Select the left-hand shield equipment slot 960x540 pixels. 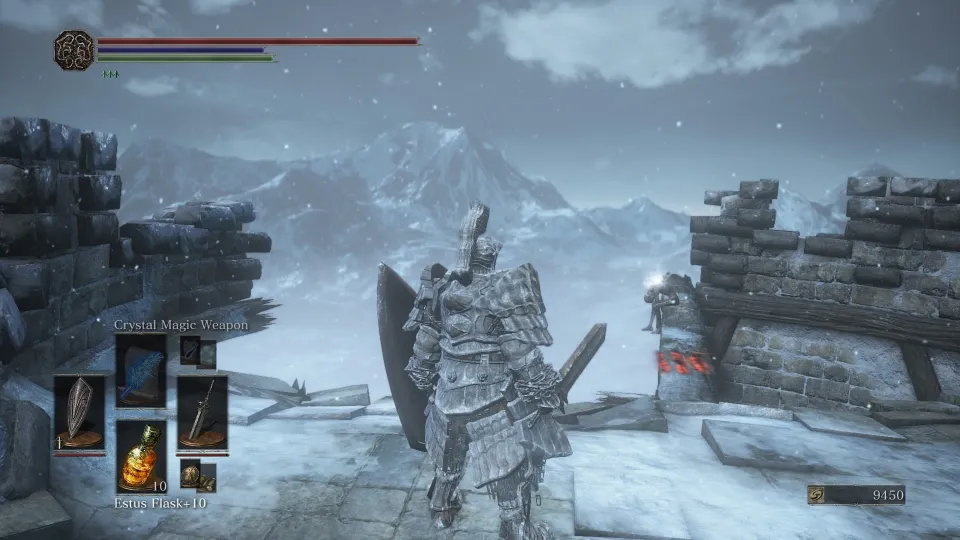[79, 413]
